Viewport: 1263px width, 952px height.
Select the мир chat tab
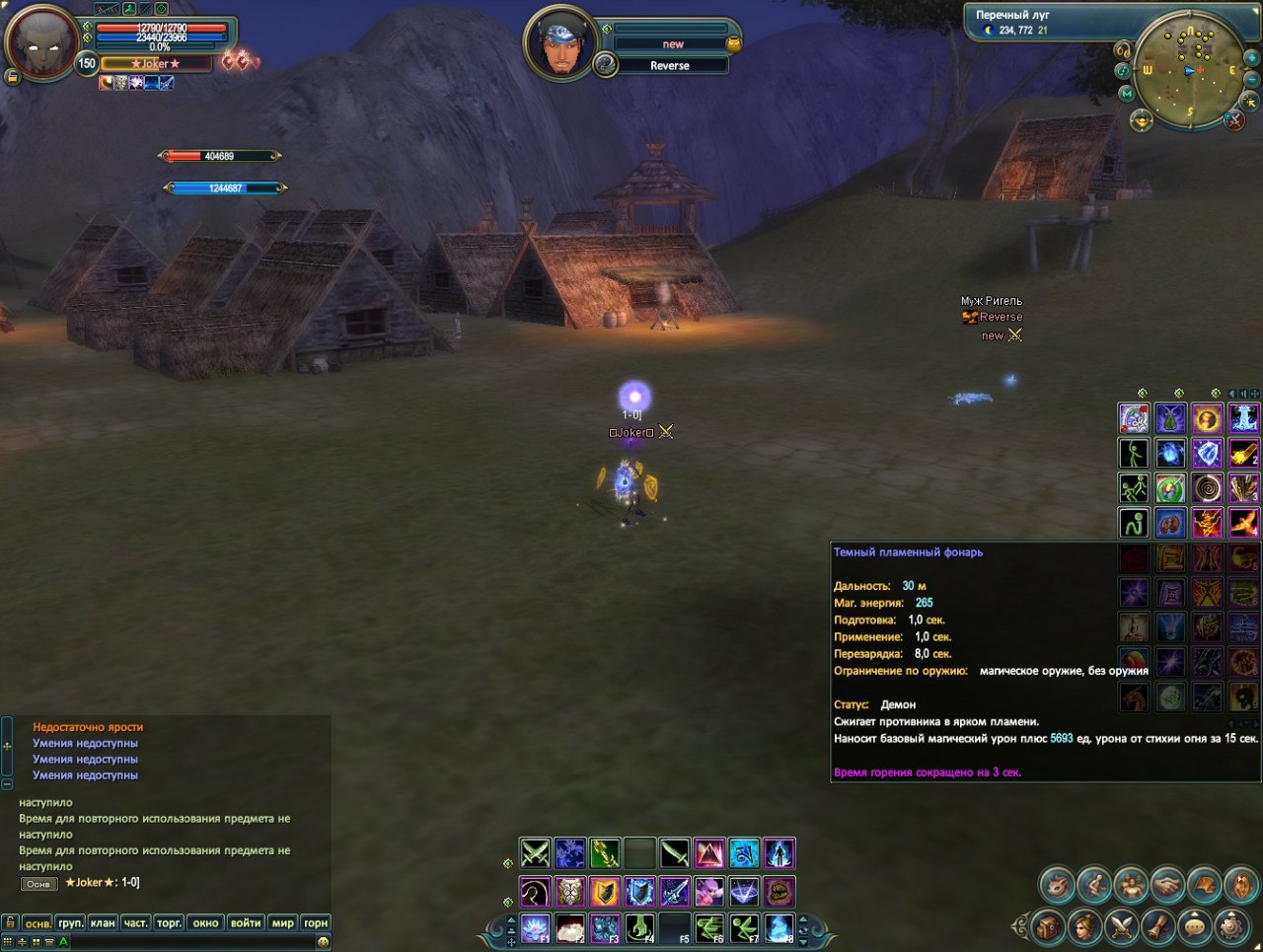283,922
